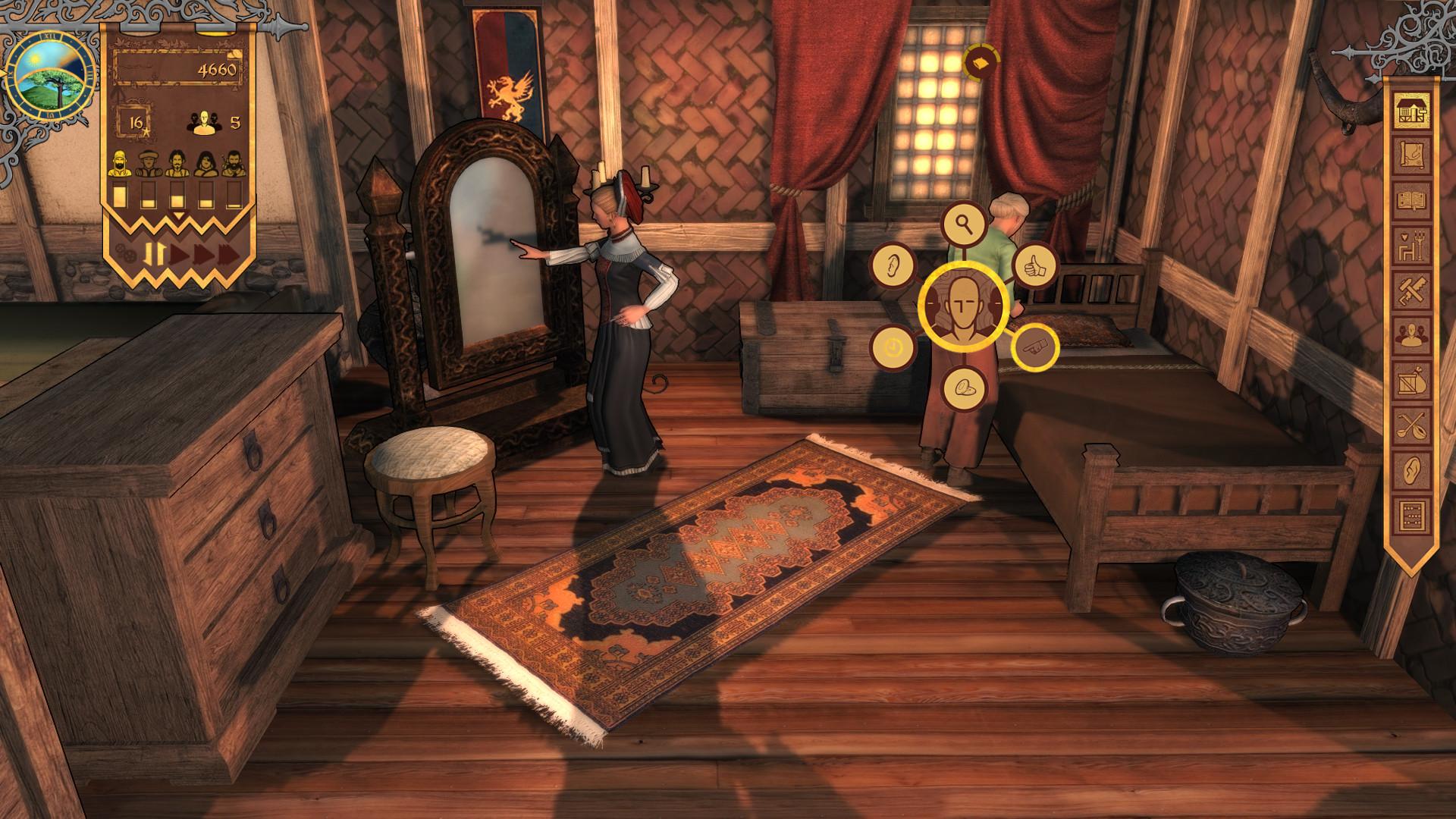This screenshot has height=819, width=1456.
Task: Click the day-night clock dial
Action: click(x=49, y=76)
